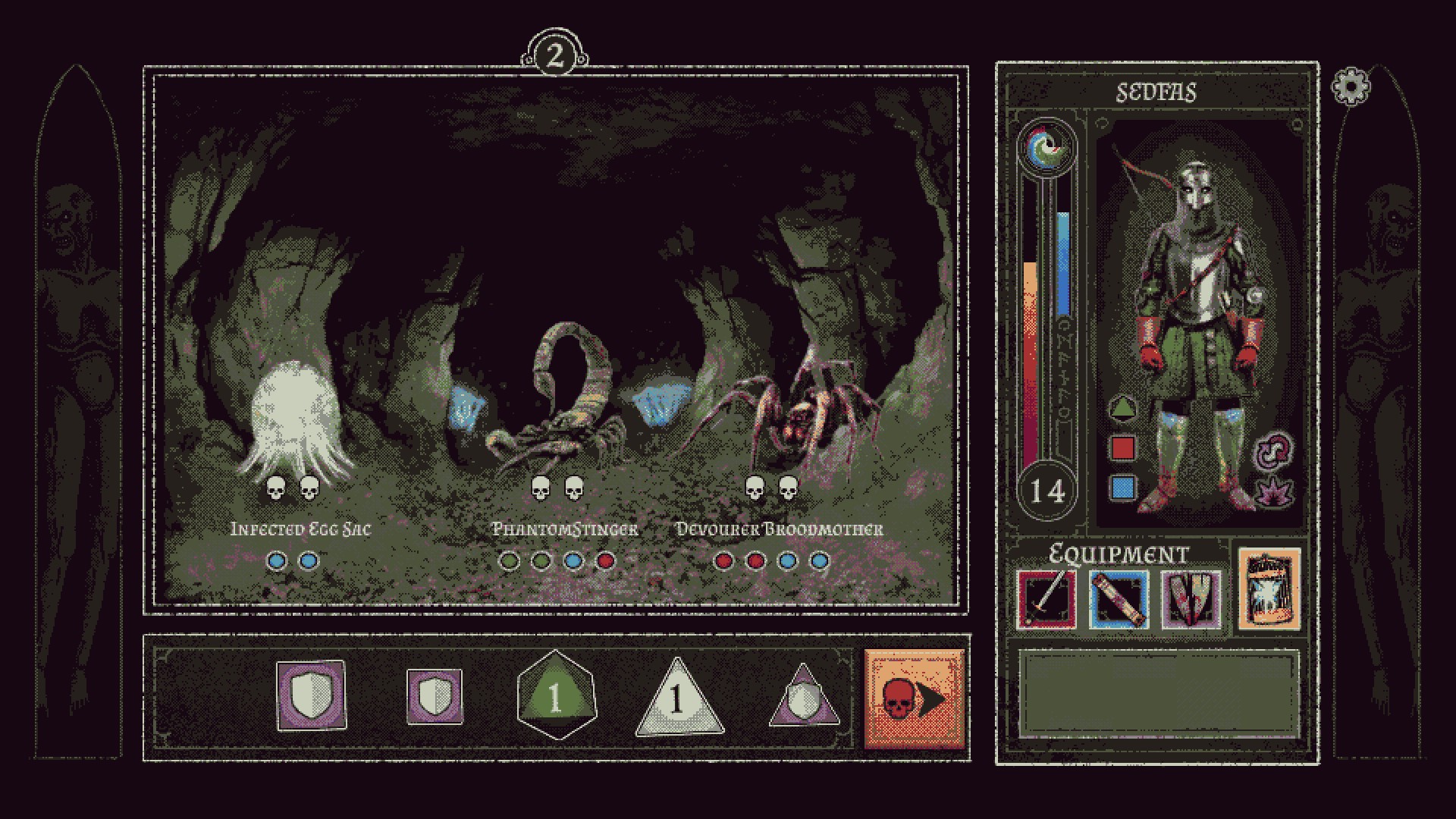Viewport: 1456px width, 819px height.
Task: End turn with the red skull button
Action: click(914, 698)
